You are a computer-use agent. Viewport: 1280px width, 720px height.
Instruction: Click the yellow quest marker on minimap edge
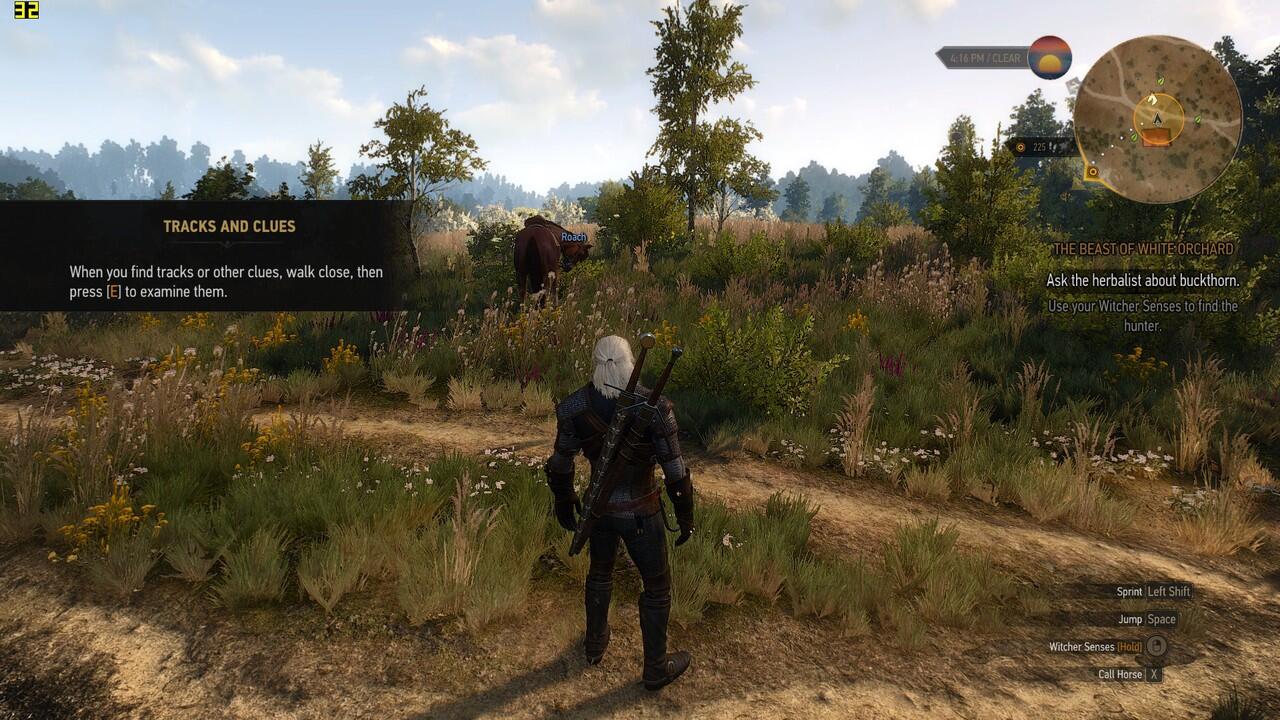coord(1092,172)
